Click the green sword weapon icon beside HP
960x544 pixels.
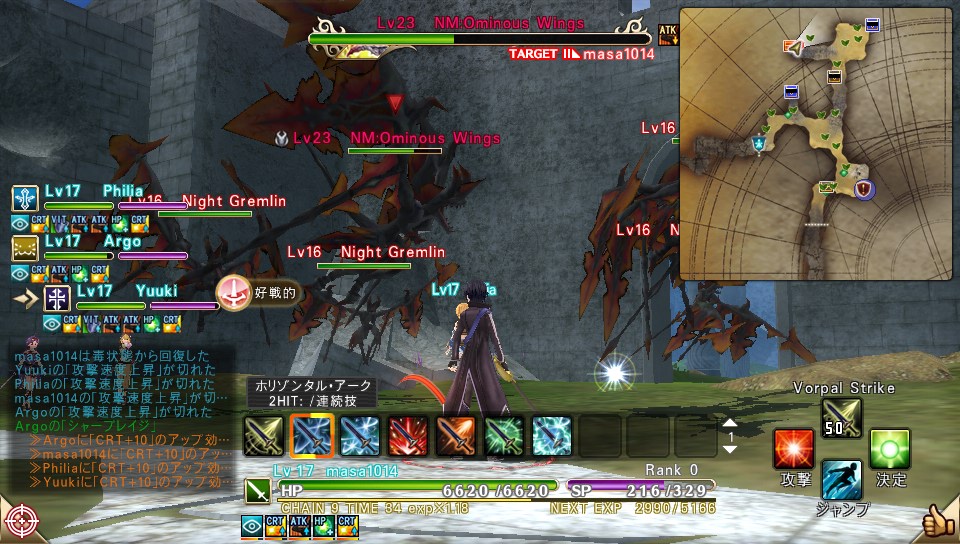tap(256, 491)
